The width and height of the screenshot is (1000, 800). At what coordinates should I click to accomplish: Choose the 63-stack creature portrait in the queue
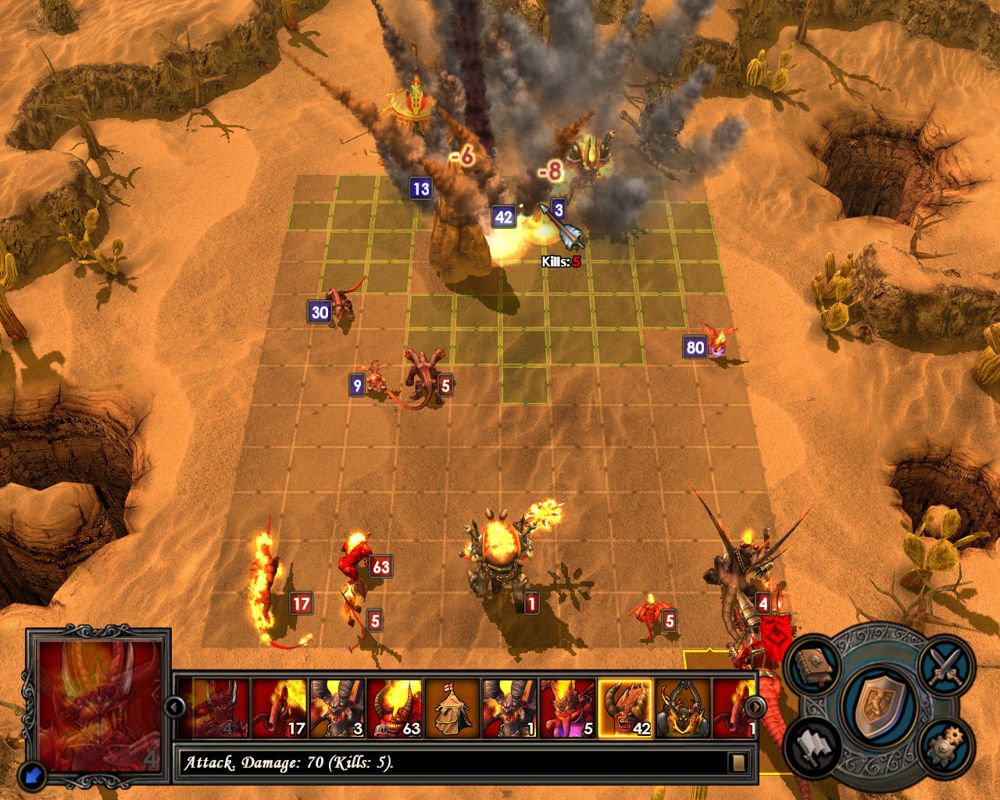pos(395,707)
